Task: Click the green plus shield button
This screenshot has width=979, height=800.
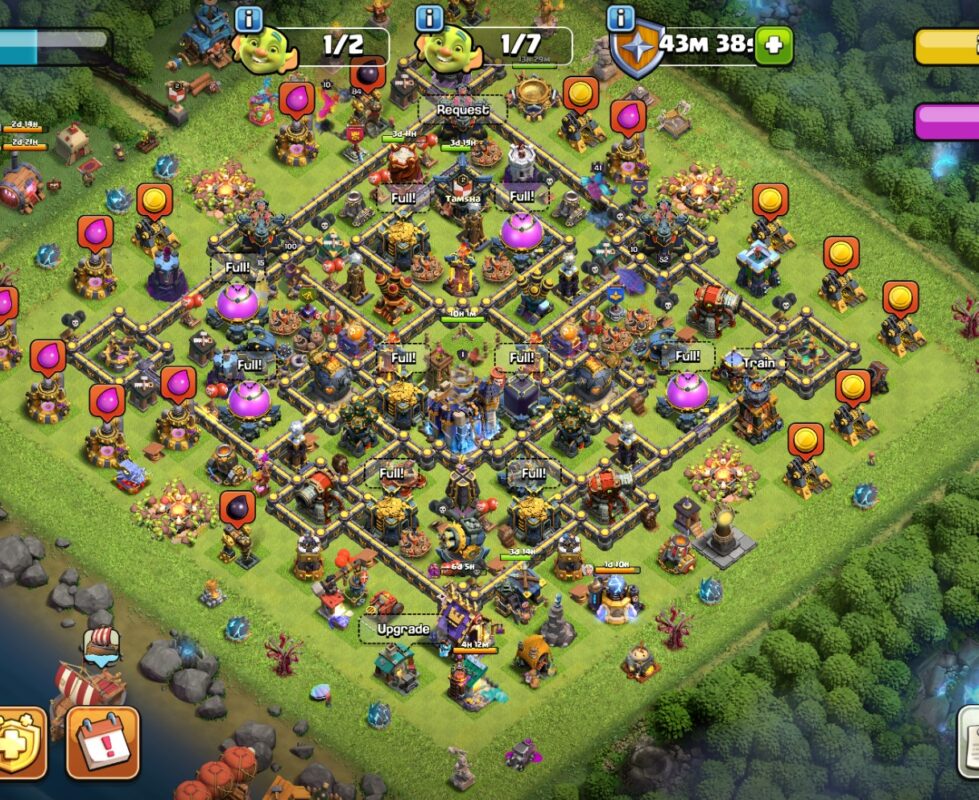Action: point(773,45)
